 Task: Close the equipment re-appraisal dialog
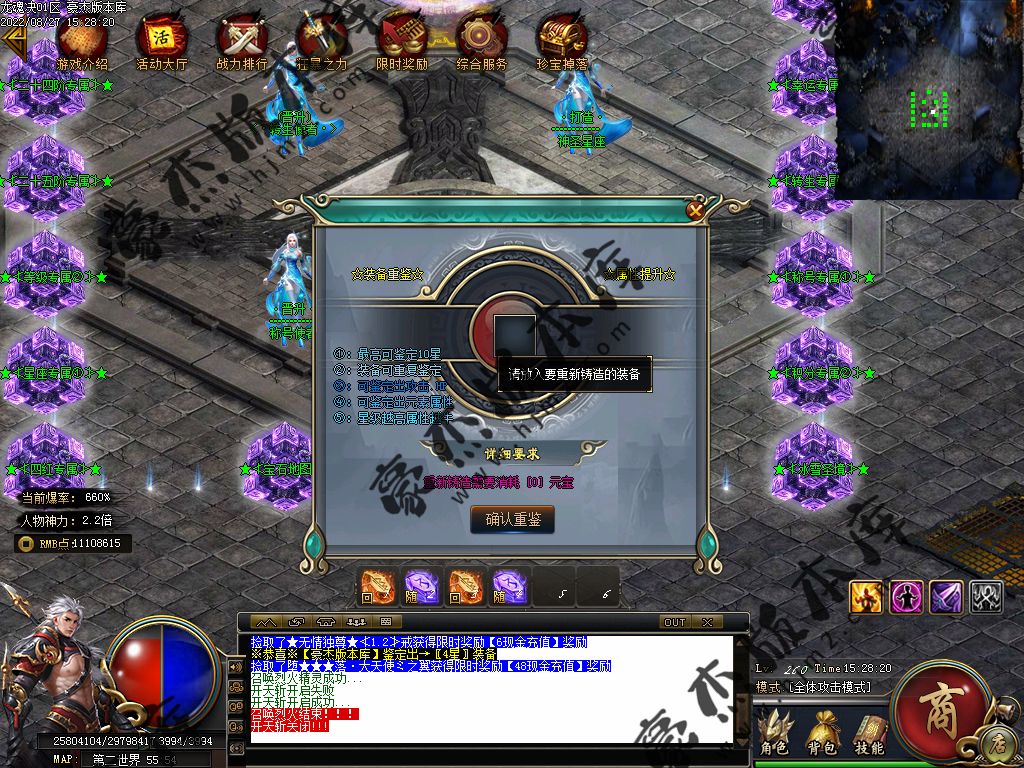coord(696,210)
